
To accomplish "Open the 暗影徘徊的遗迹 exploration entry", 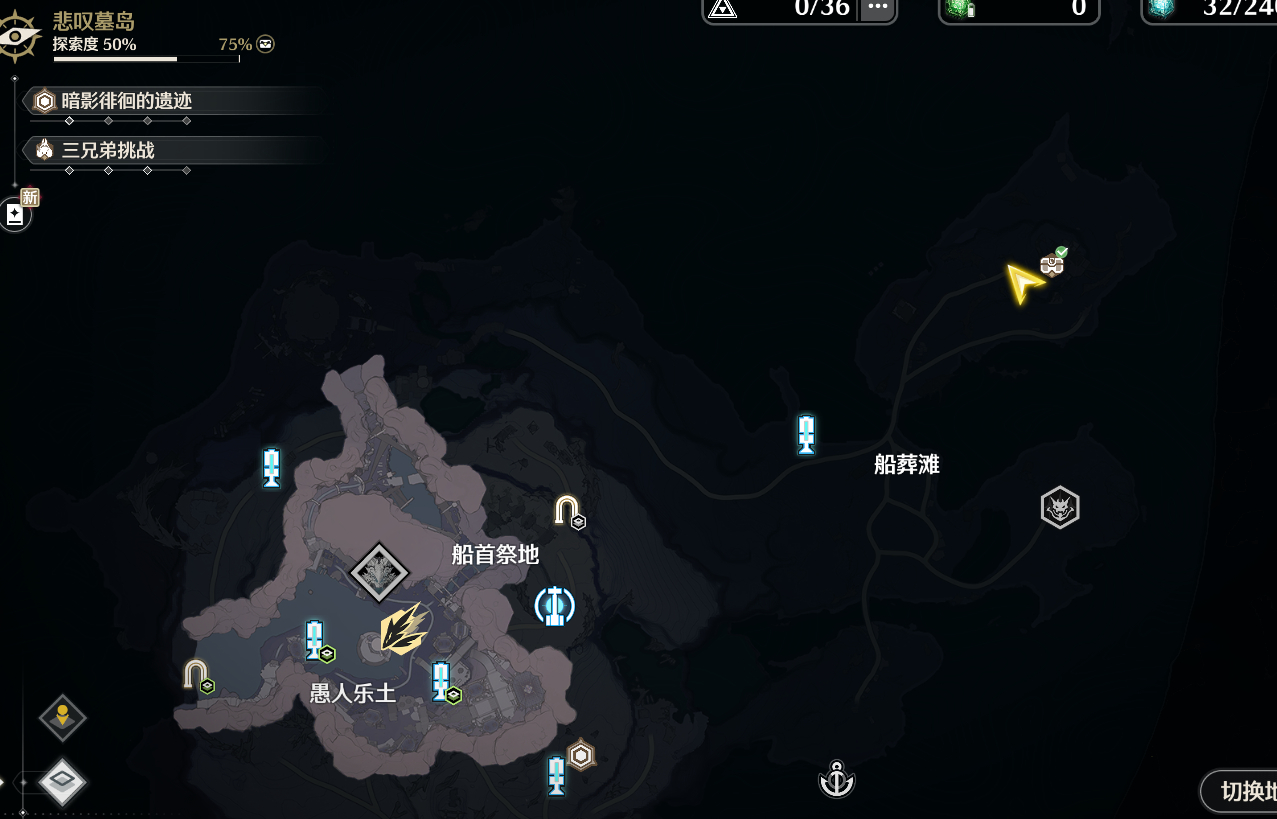I will click(126, 101).
